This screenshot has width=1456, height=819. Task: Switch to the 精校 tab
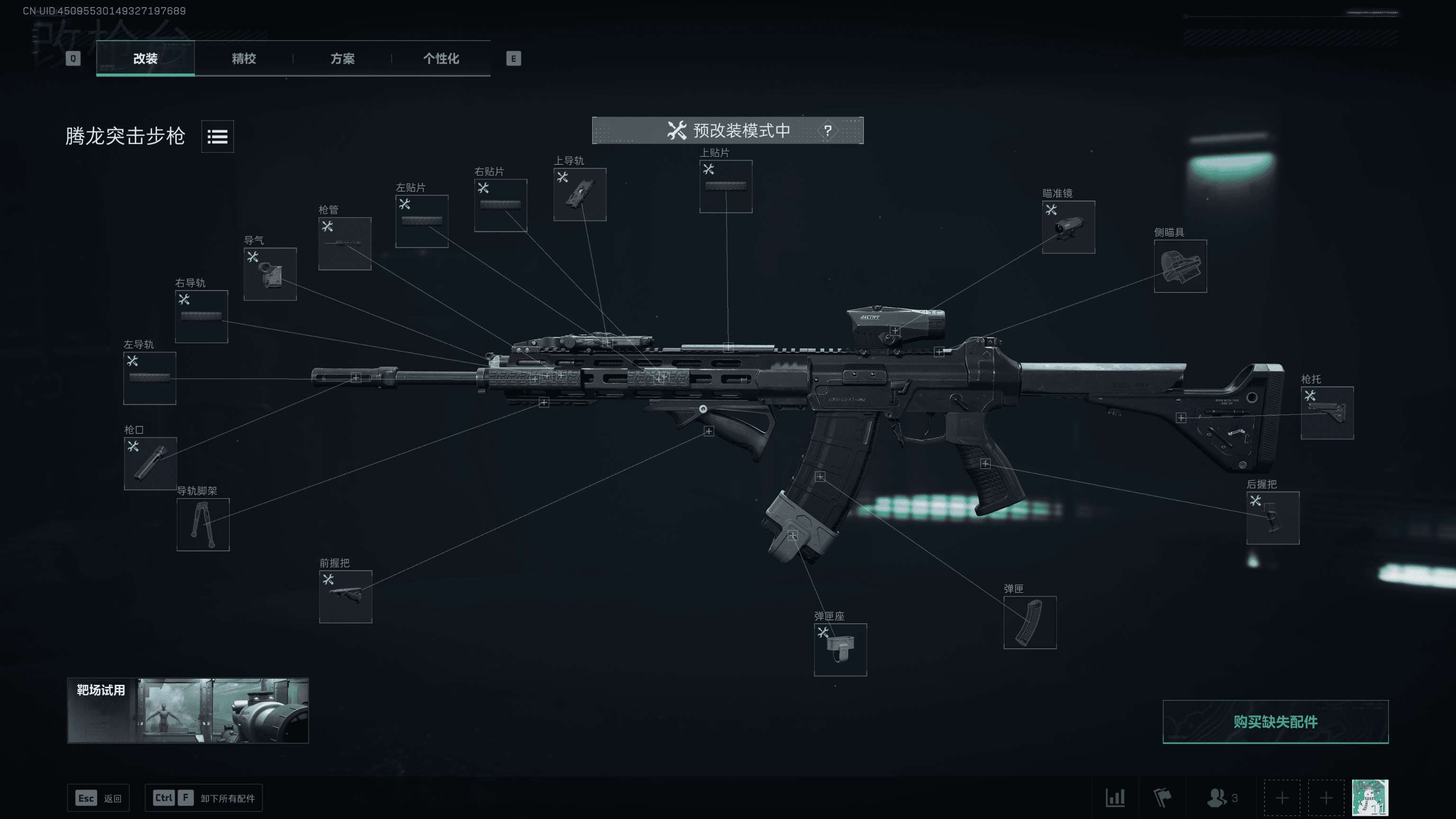pos(244,58)
